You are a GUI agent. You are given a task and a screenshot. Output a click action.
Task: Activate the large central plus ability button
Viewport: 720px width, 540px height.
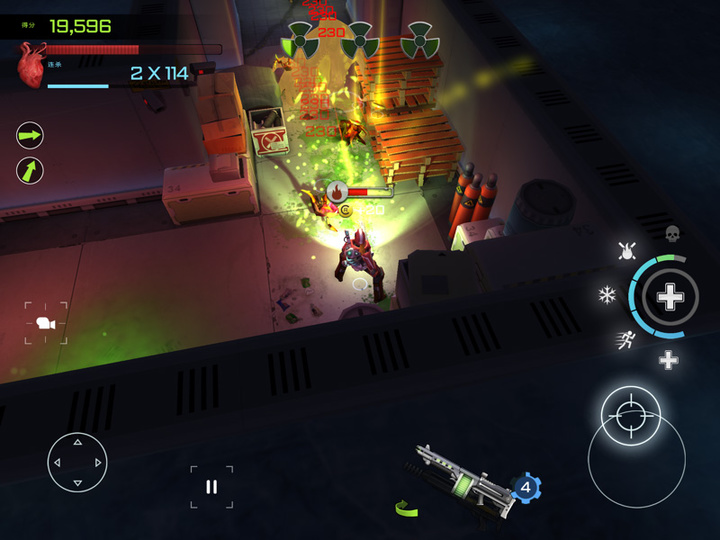[670, 296]
